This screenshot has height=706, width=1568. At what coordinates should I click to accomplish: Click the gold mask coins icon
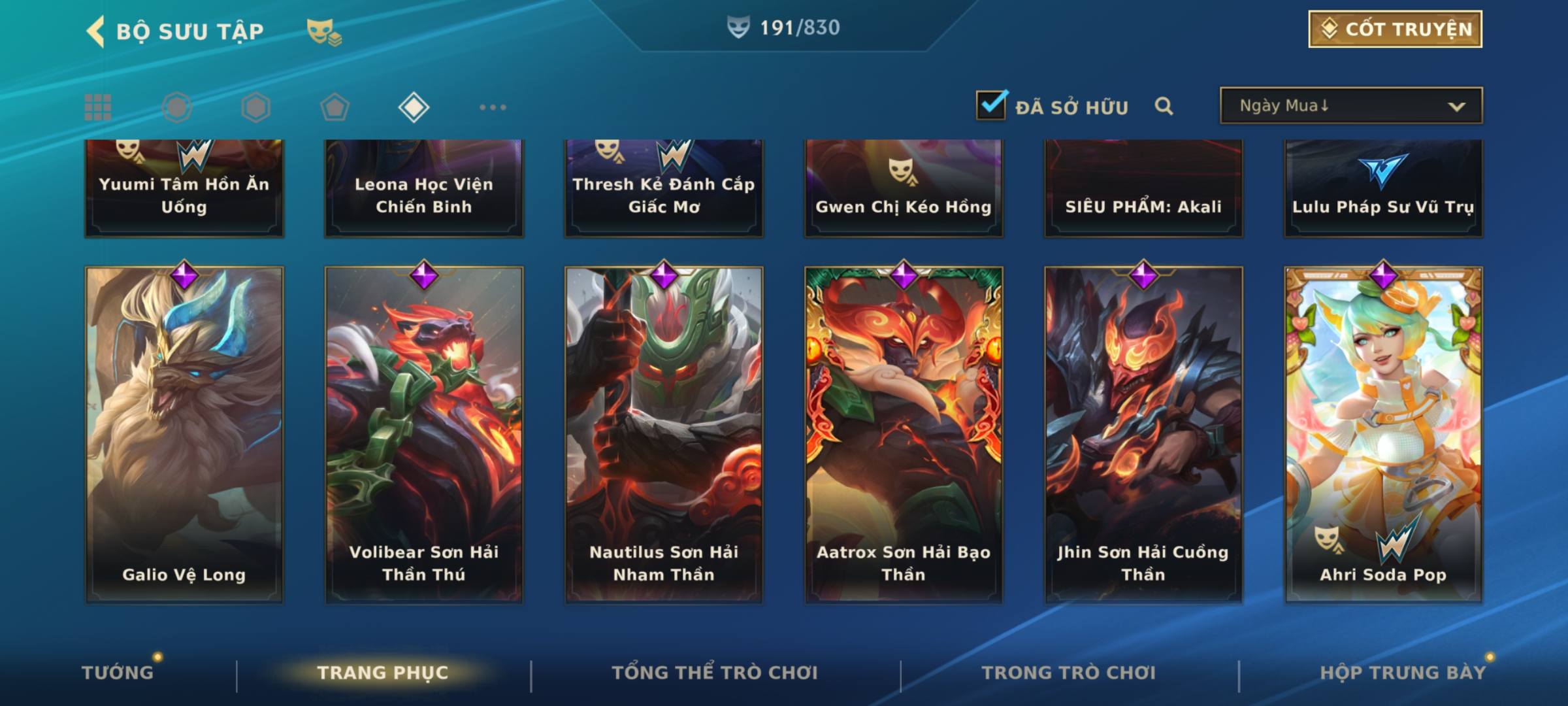pyautogui.click(x=323, y=32)
